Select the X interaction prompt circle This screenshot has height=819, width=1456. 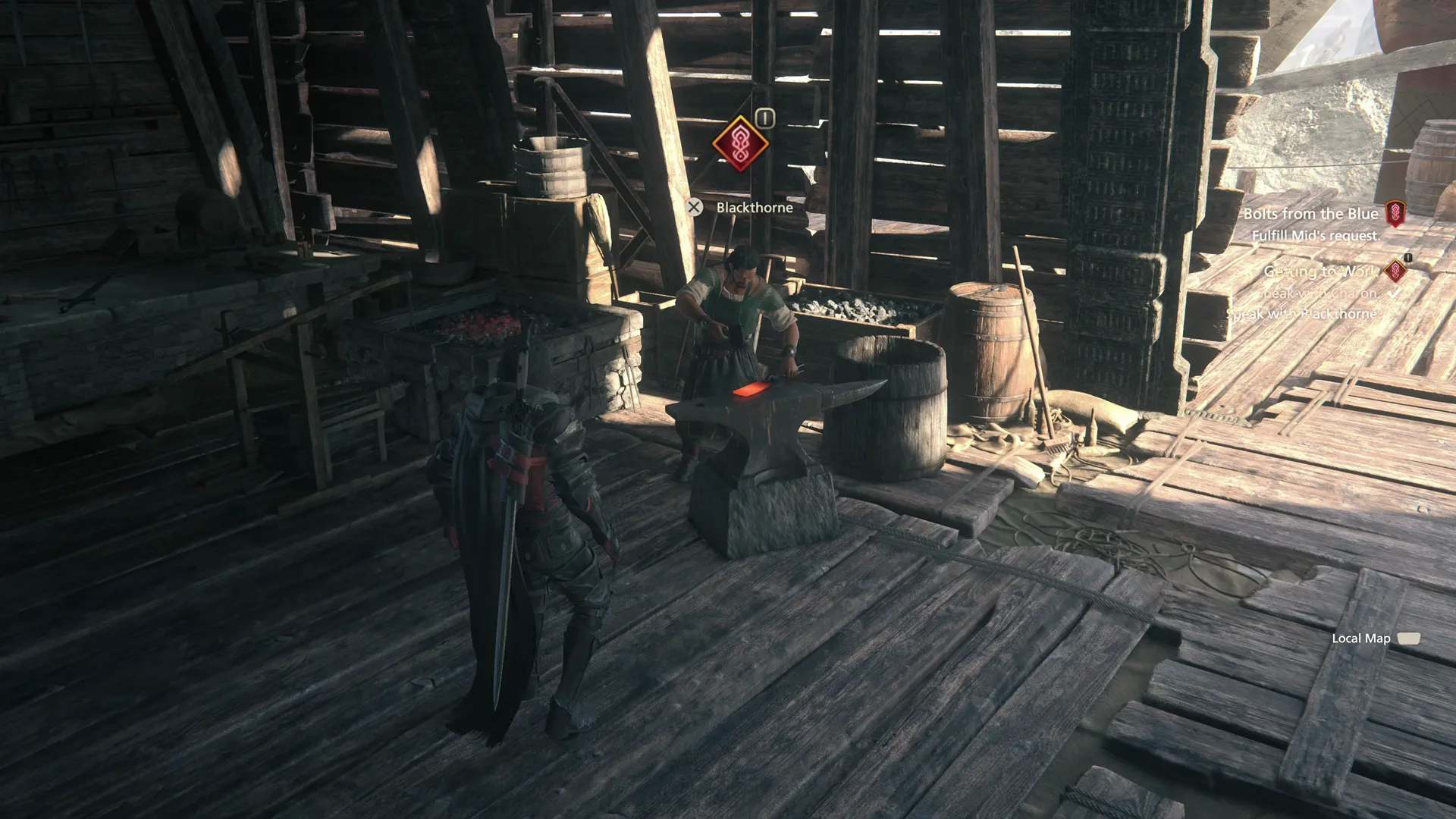[x=696, y=206]
